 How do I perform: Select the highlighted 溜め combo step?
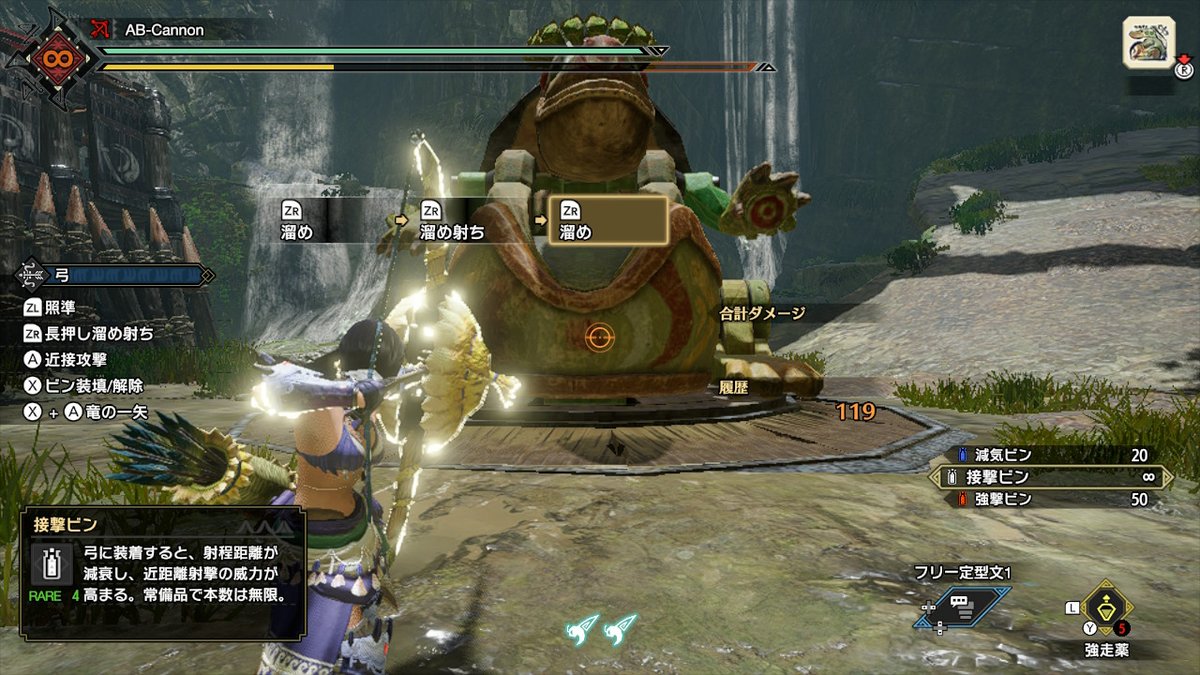(x=608, y=220)
